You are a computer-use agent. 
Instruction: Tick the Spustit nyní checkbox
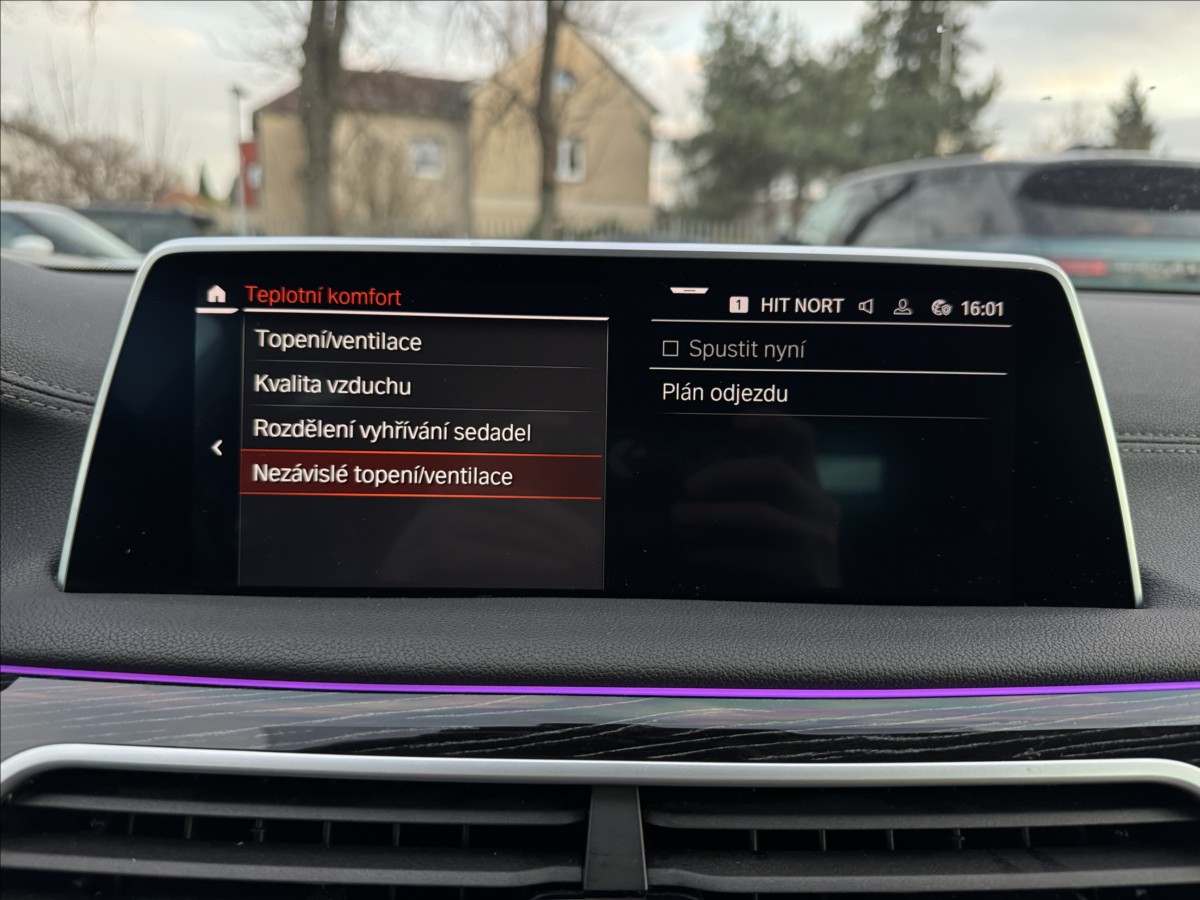point(671,350)
